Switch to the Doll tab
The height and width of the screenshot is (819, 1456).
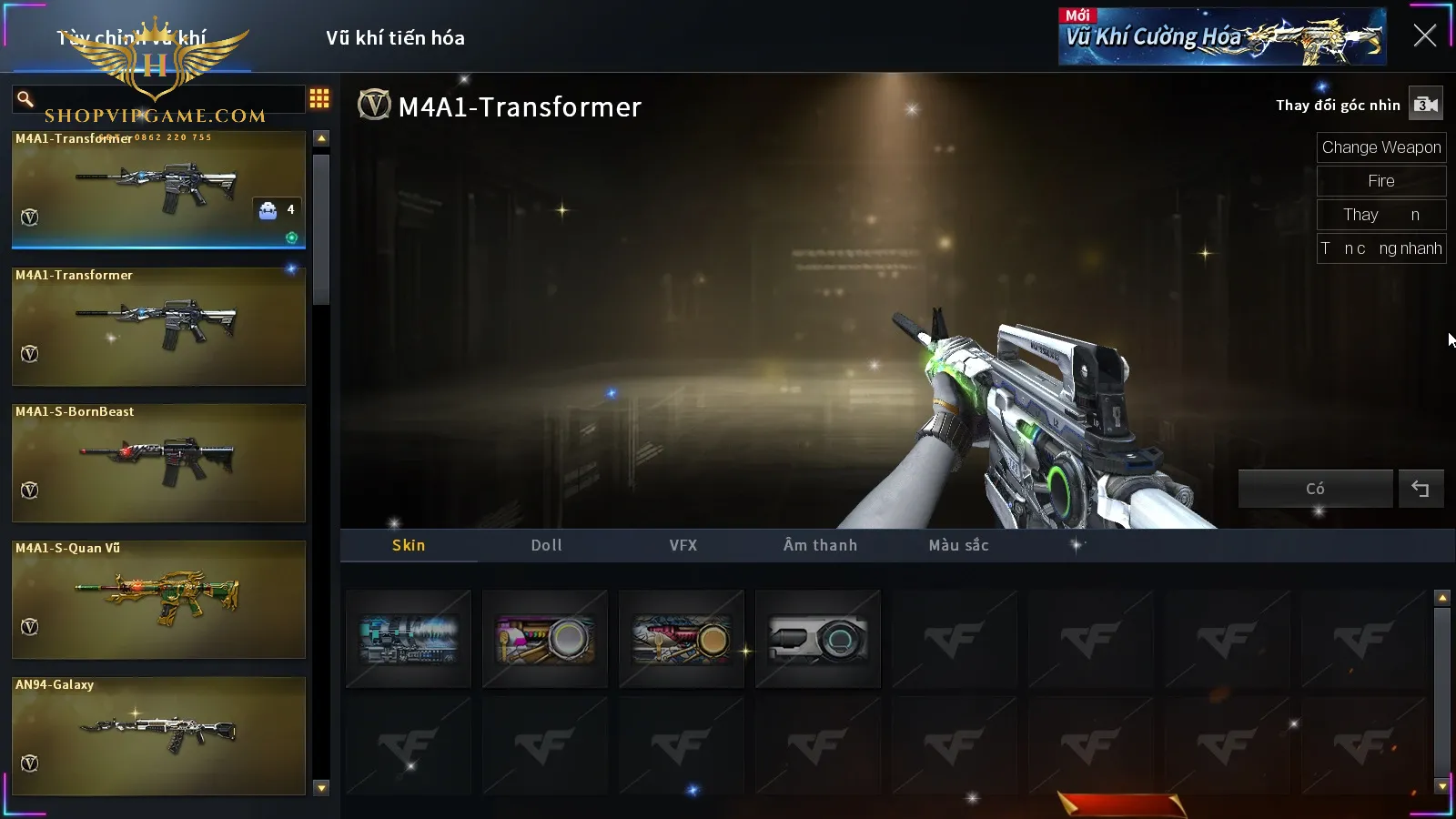coord(546,545)
